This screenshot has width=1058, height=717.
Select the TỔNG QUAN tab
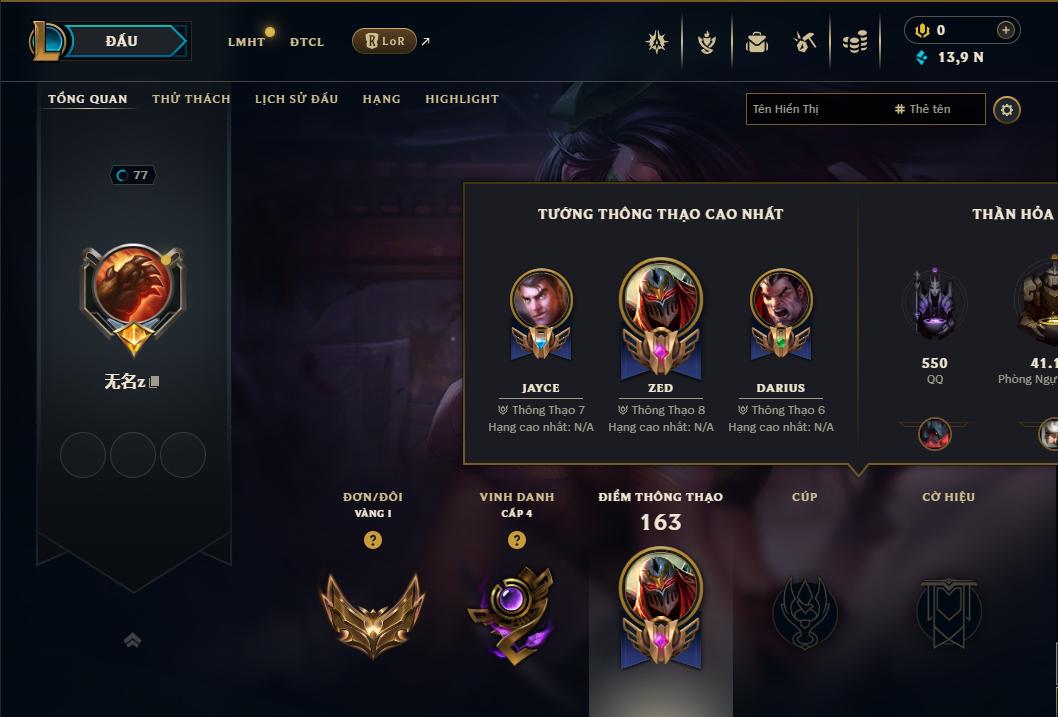(x=88, y=99)
